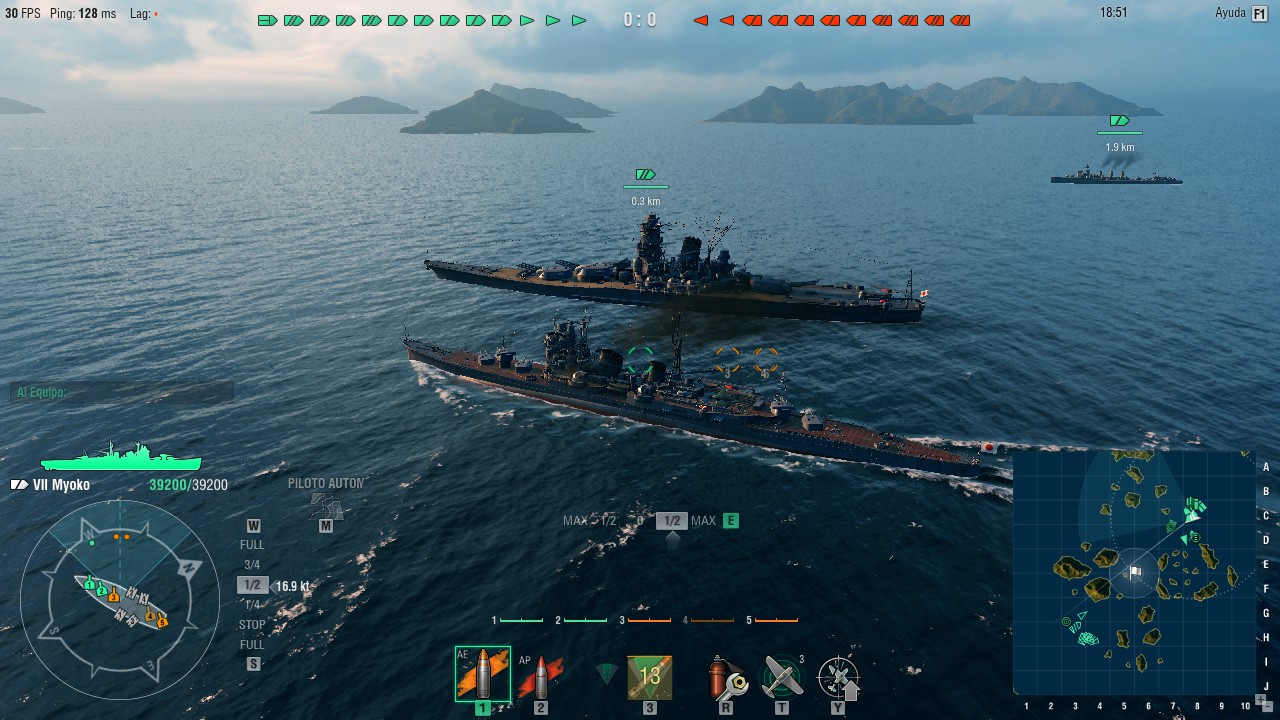Switch to AP armor-piercing shells
This screenshot has height=720, width=1280.
pos(540,677)
